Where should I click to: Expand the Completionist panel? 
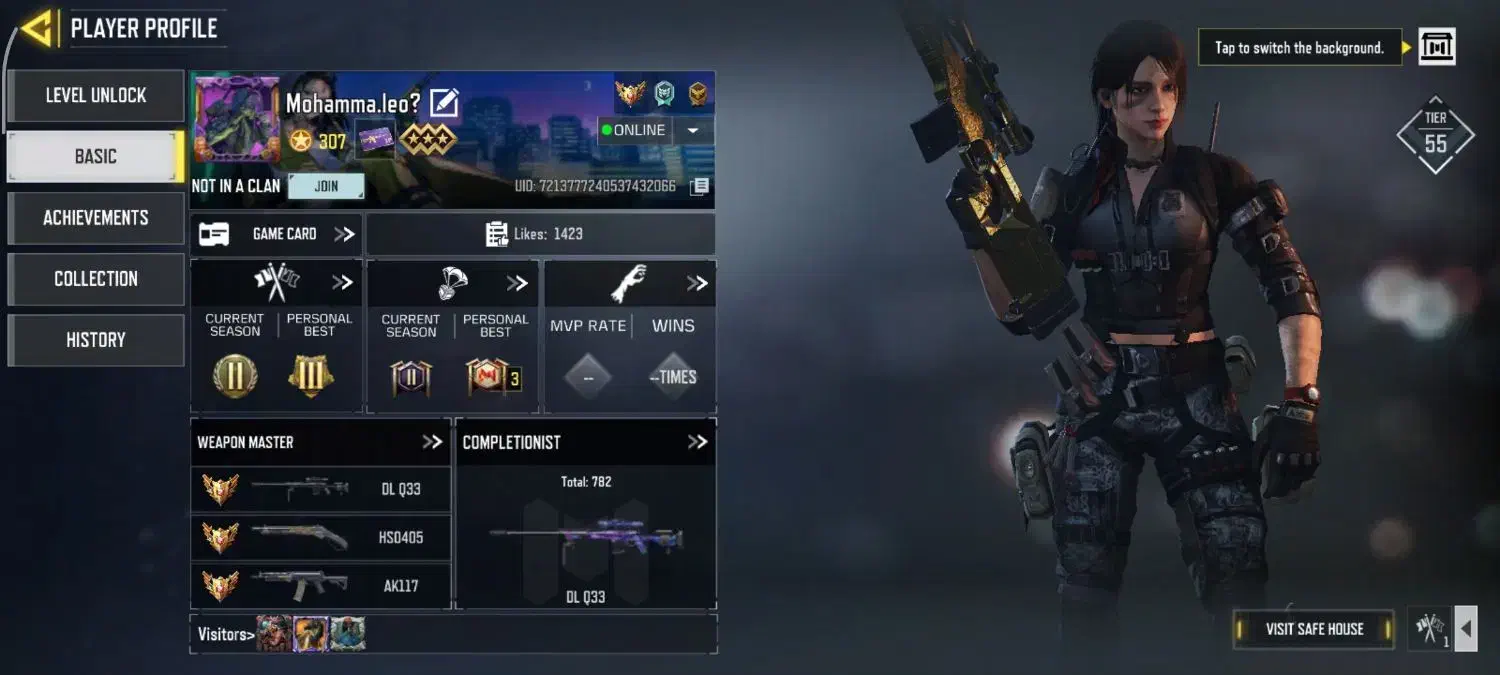point(697,442)
